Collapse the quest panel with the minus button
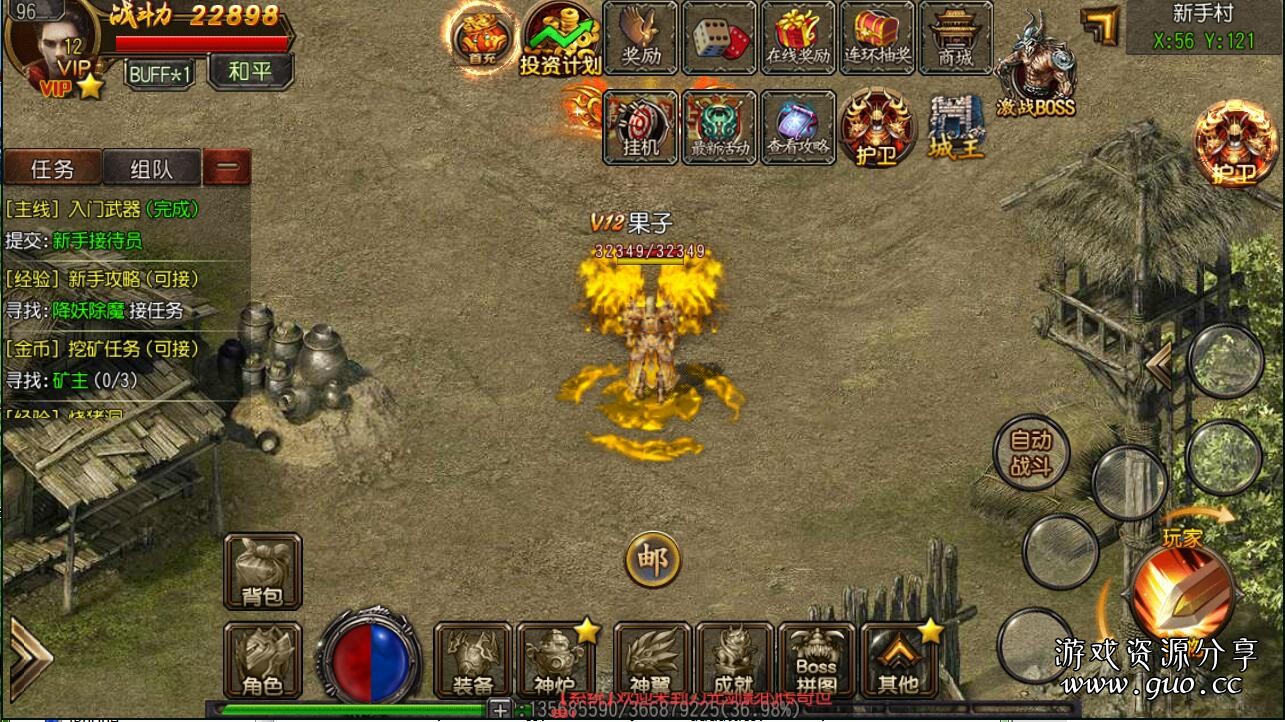1285x722 pixels. 227,168
